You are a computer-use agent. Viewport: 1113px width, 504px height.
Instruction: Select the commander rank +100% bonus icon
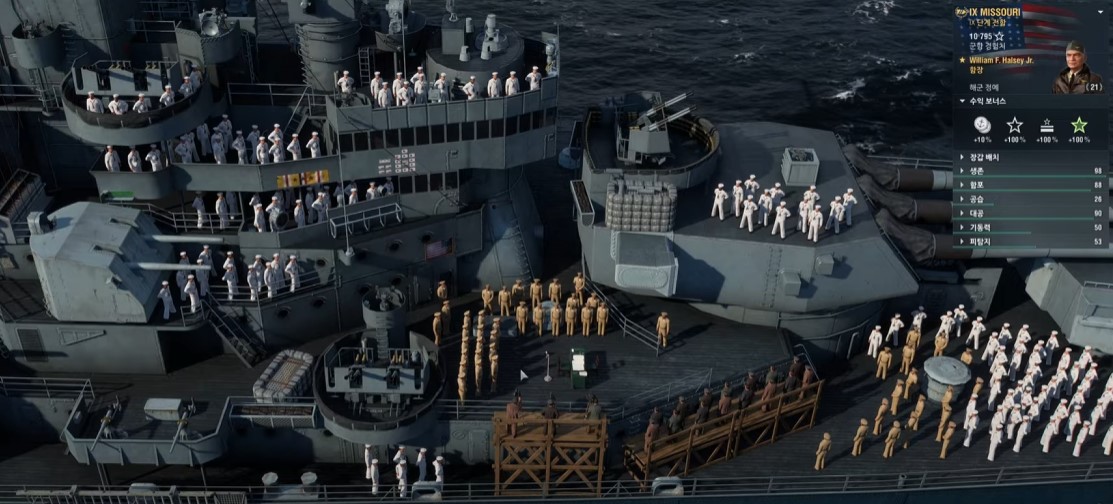click(1047, 125)
